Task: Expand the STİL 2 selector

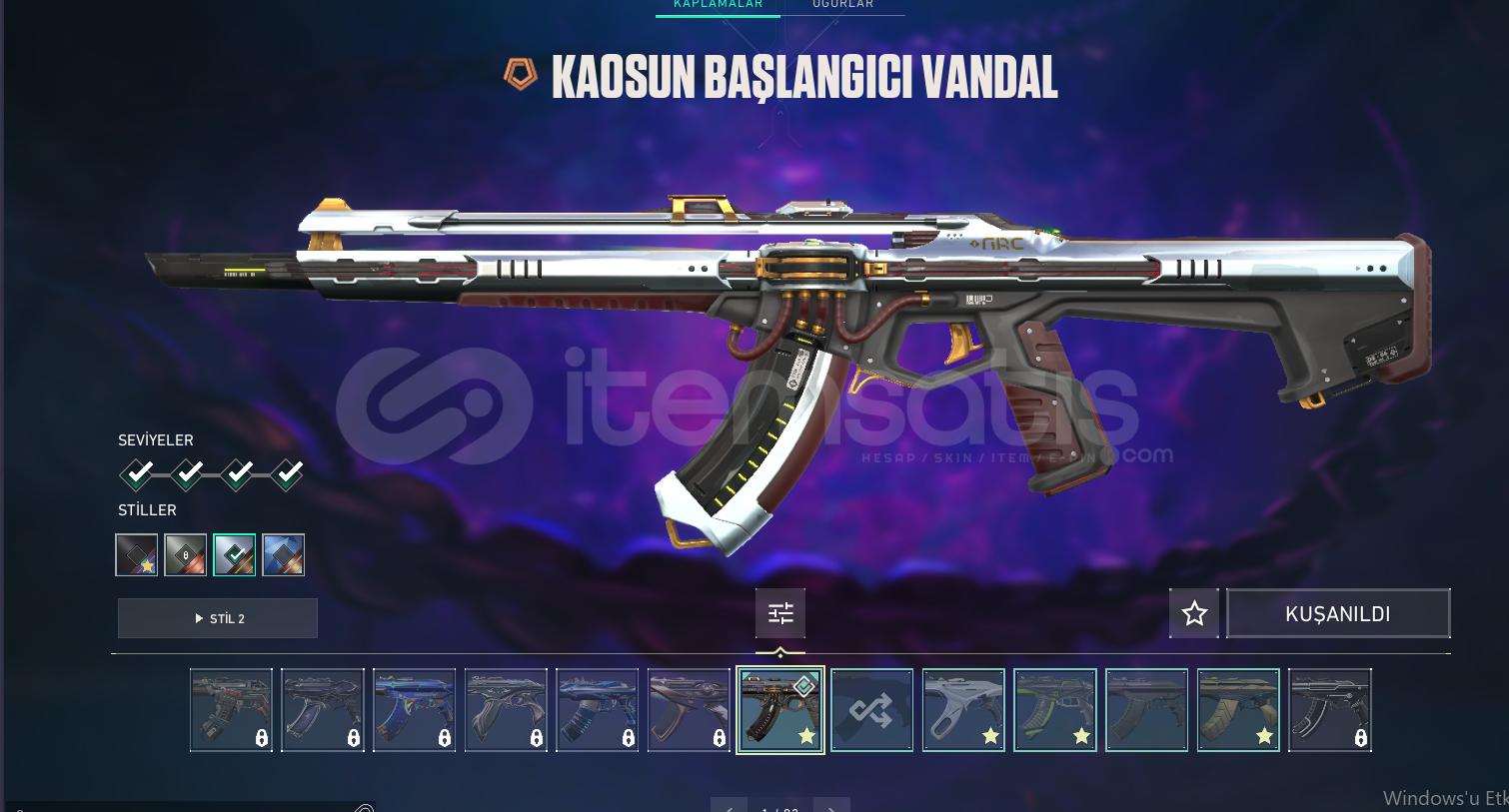Action: (217, 617)
